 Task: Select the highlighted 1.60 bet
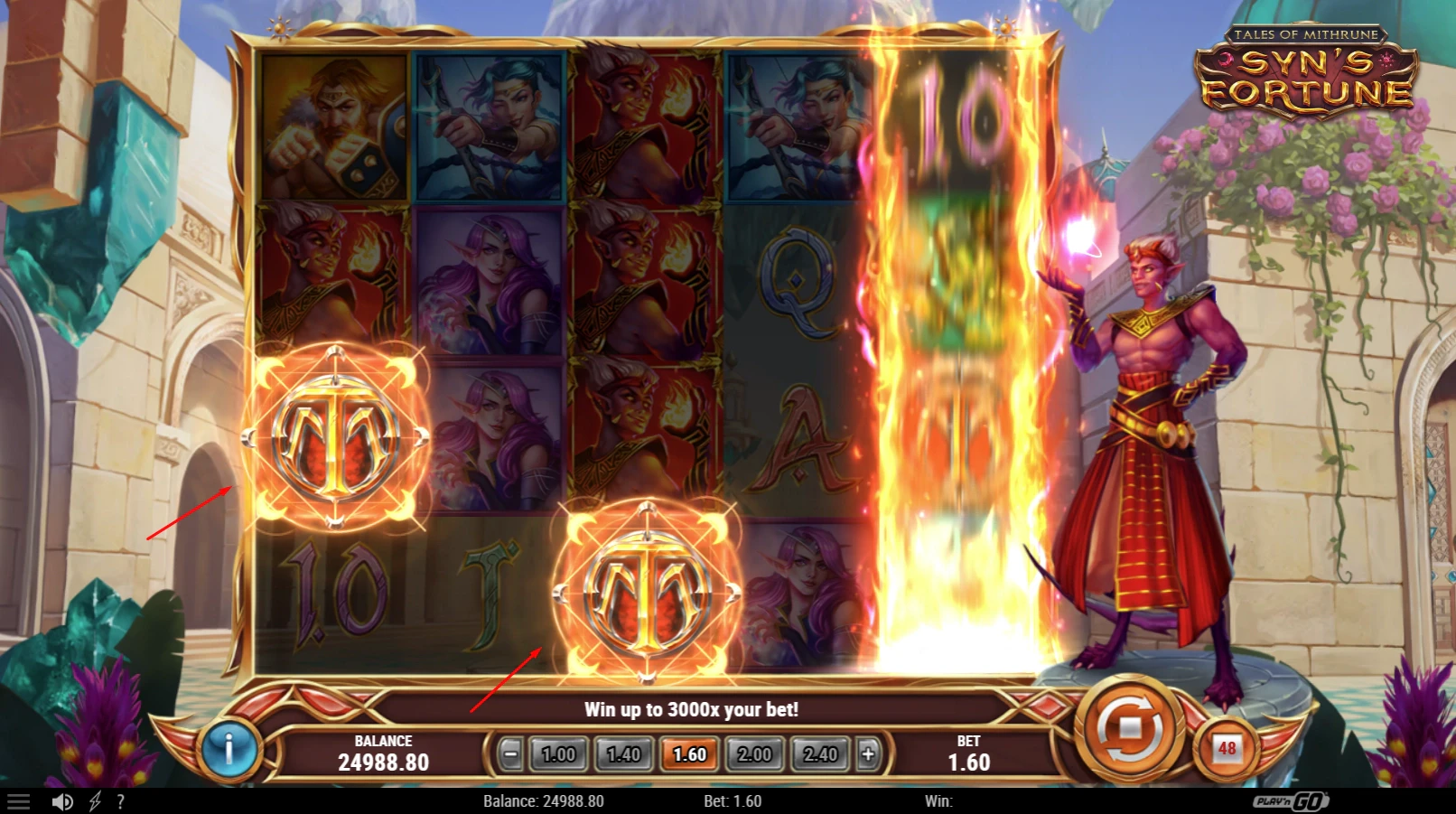[x=689, y=754]
